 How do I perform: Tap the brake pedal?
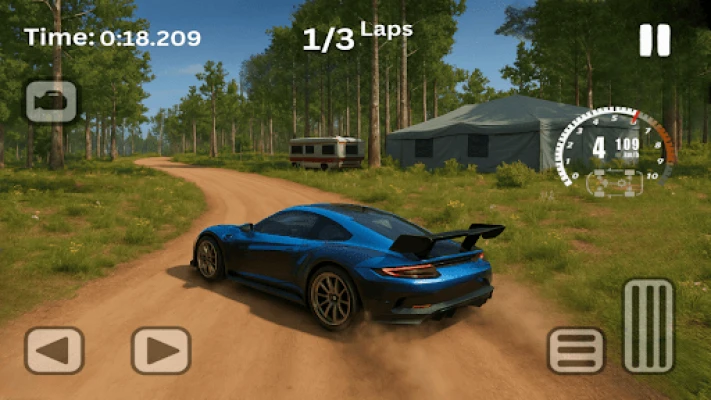click(576, 350)
